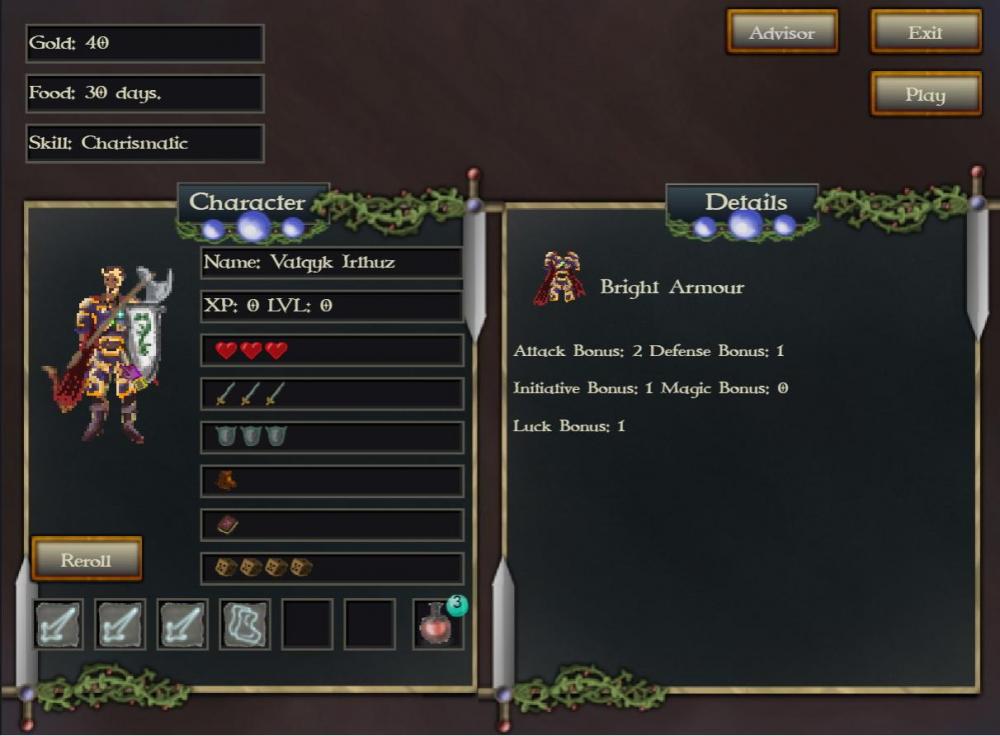Select the sword attack stat row

[x=331, y=394]
